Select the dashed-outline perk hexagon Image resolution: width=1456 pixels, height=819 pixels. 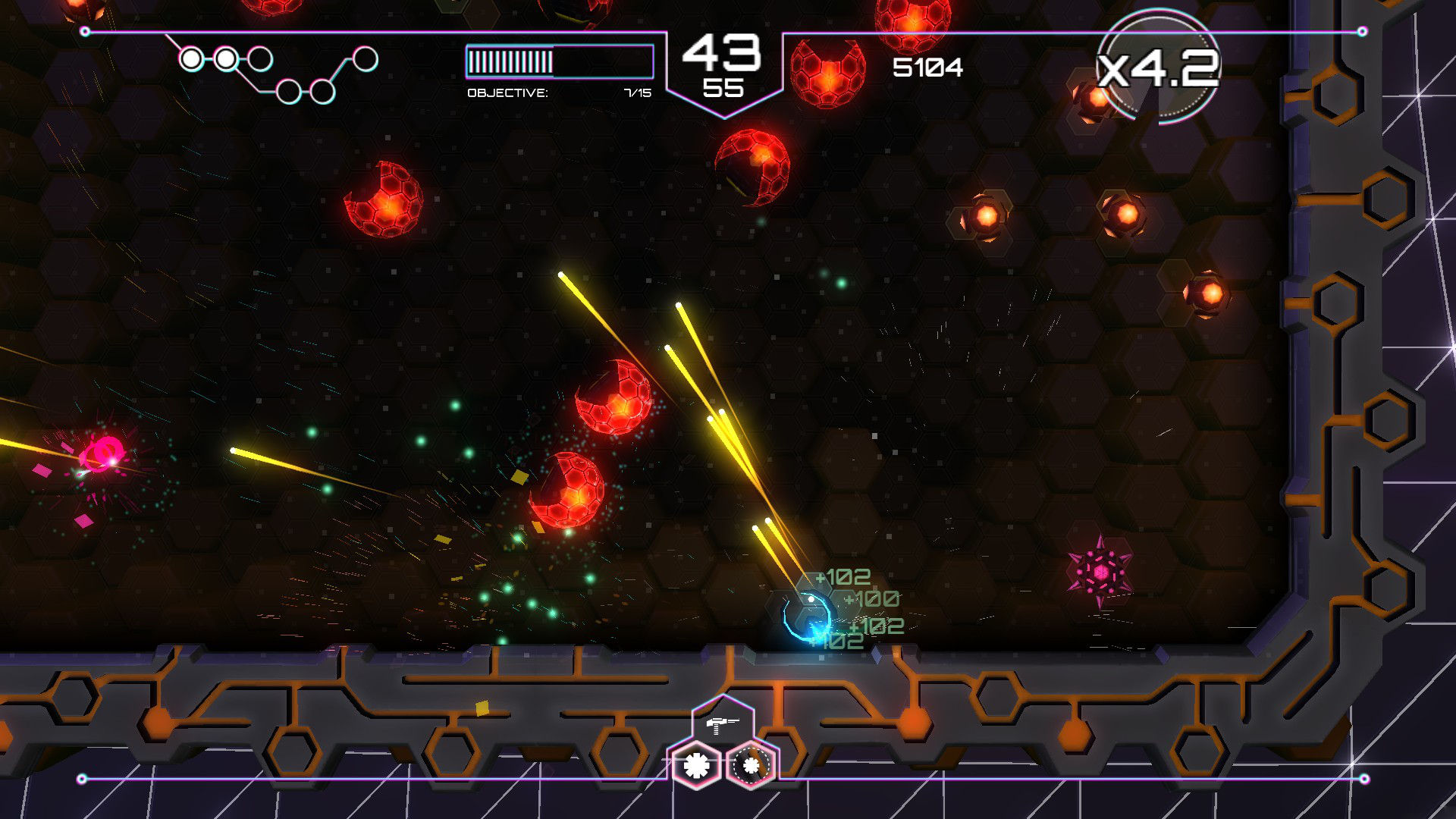point(752,764)
